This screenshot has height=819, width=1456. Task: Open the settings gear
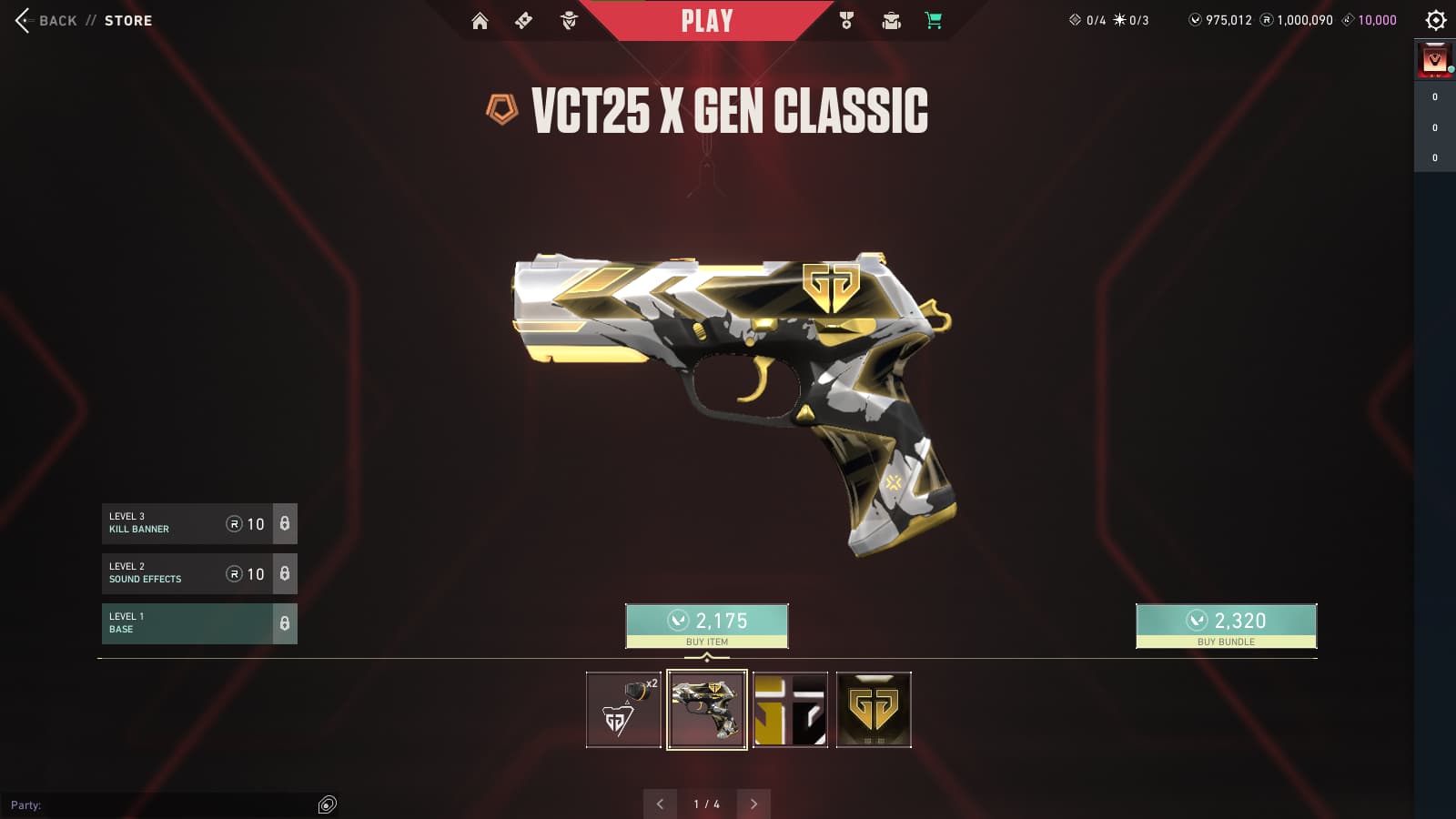click(1435, 20)
